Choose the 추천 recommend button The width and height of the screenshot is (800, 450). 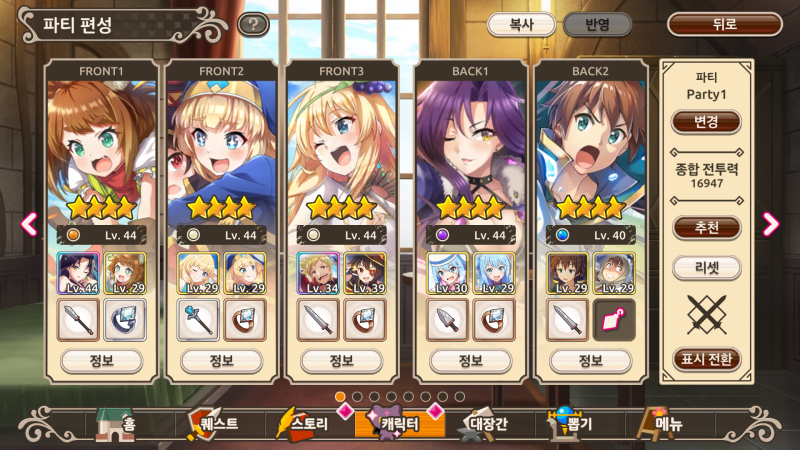point(706,227)
